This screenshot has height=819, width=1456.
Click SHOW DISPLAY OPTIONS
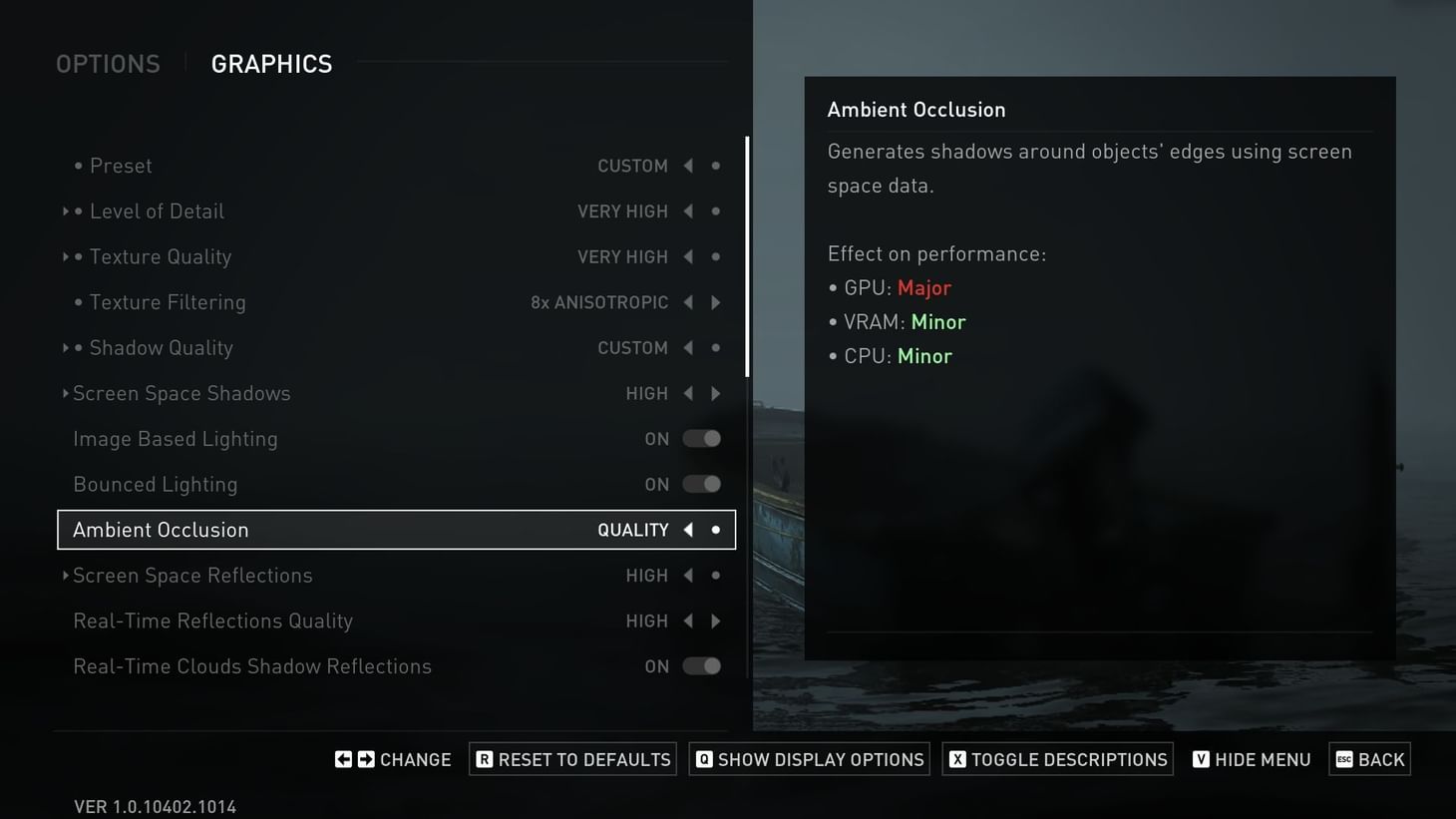click(808, 758)
